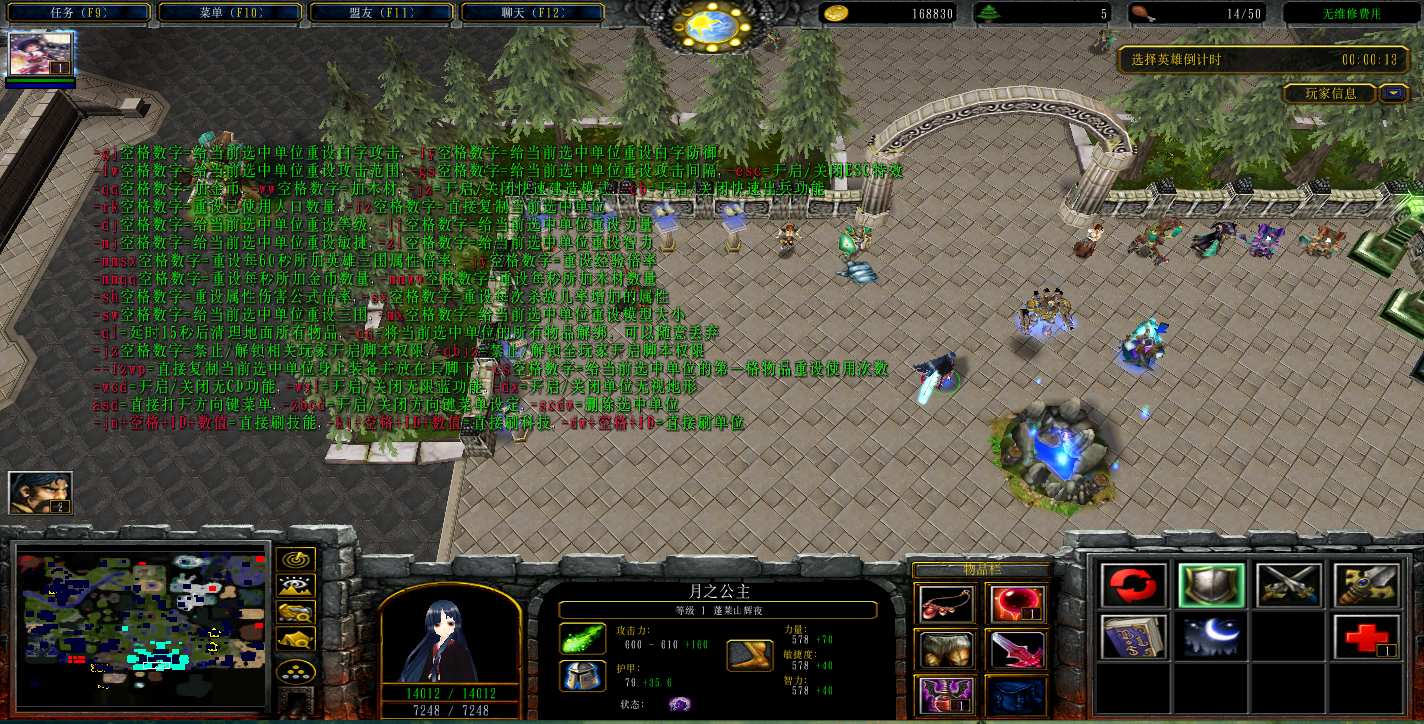Viewport: 1424px width, 724px height.
Task: Select the first hero portrait icon
Action: pyautogui.click(x=41, y=55)
